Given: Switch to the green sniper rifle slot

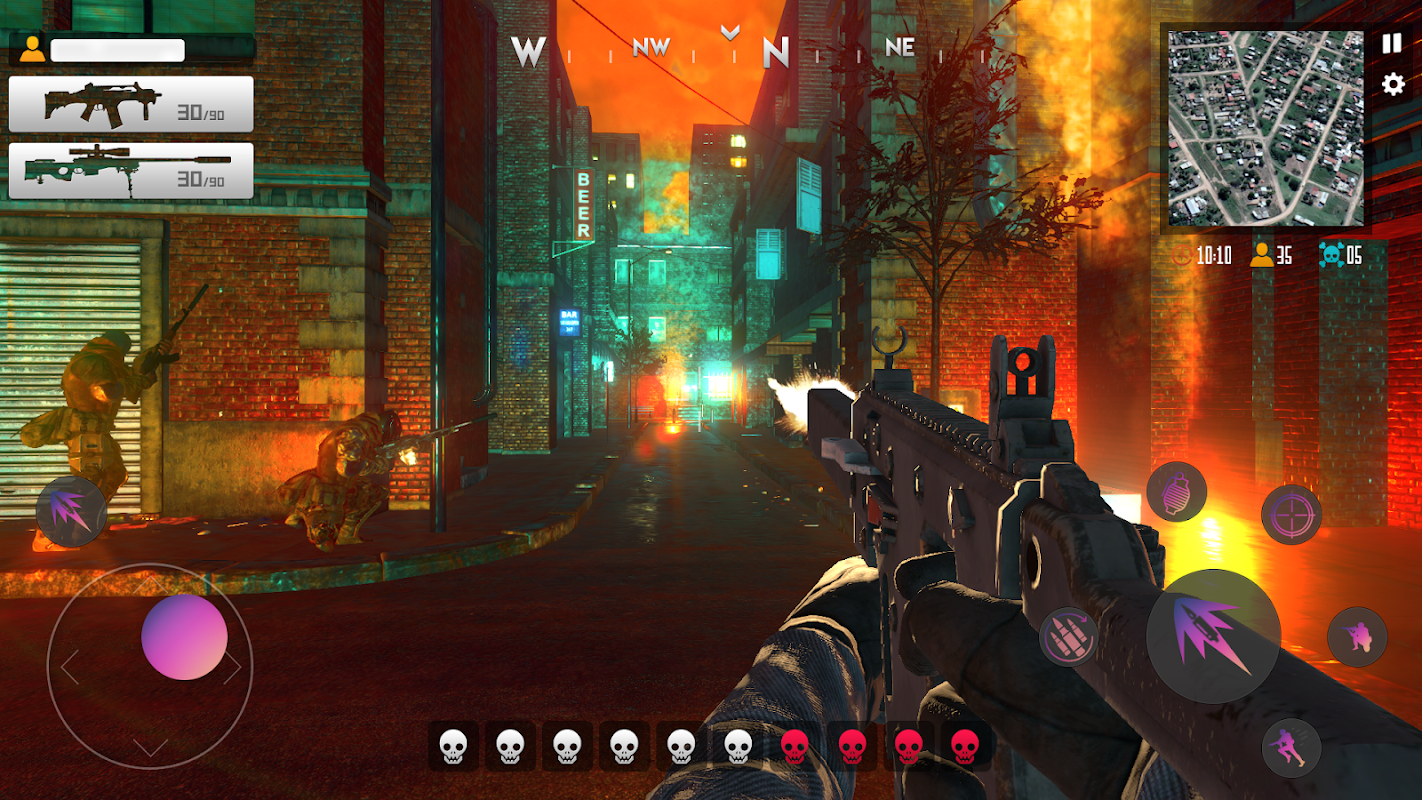Looking at the screenshot, I should 131,171.
